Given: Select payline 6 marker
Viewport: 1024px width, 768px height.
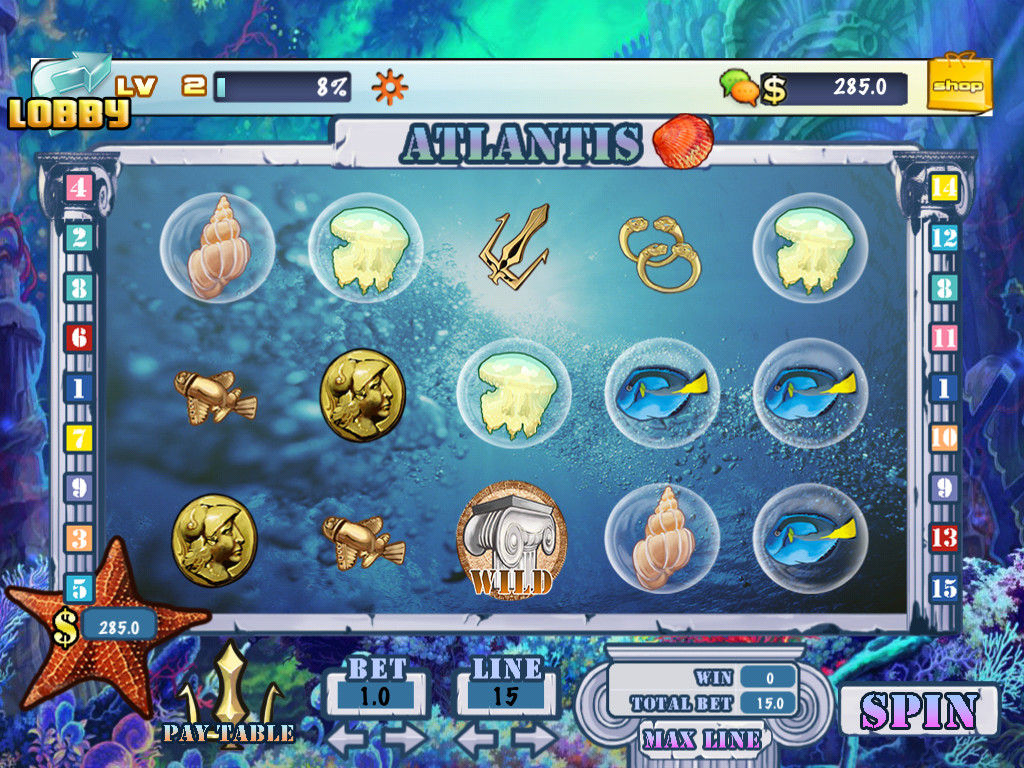Looking at the screenshot, I should [x=80, y=337].
